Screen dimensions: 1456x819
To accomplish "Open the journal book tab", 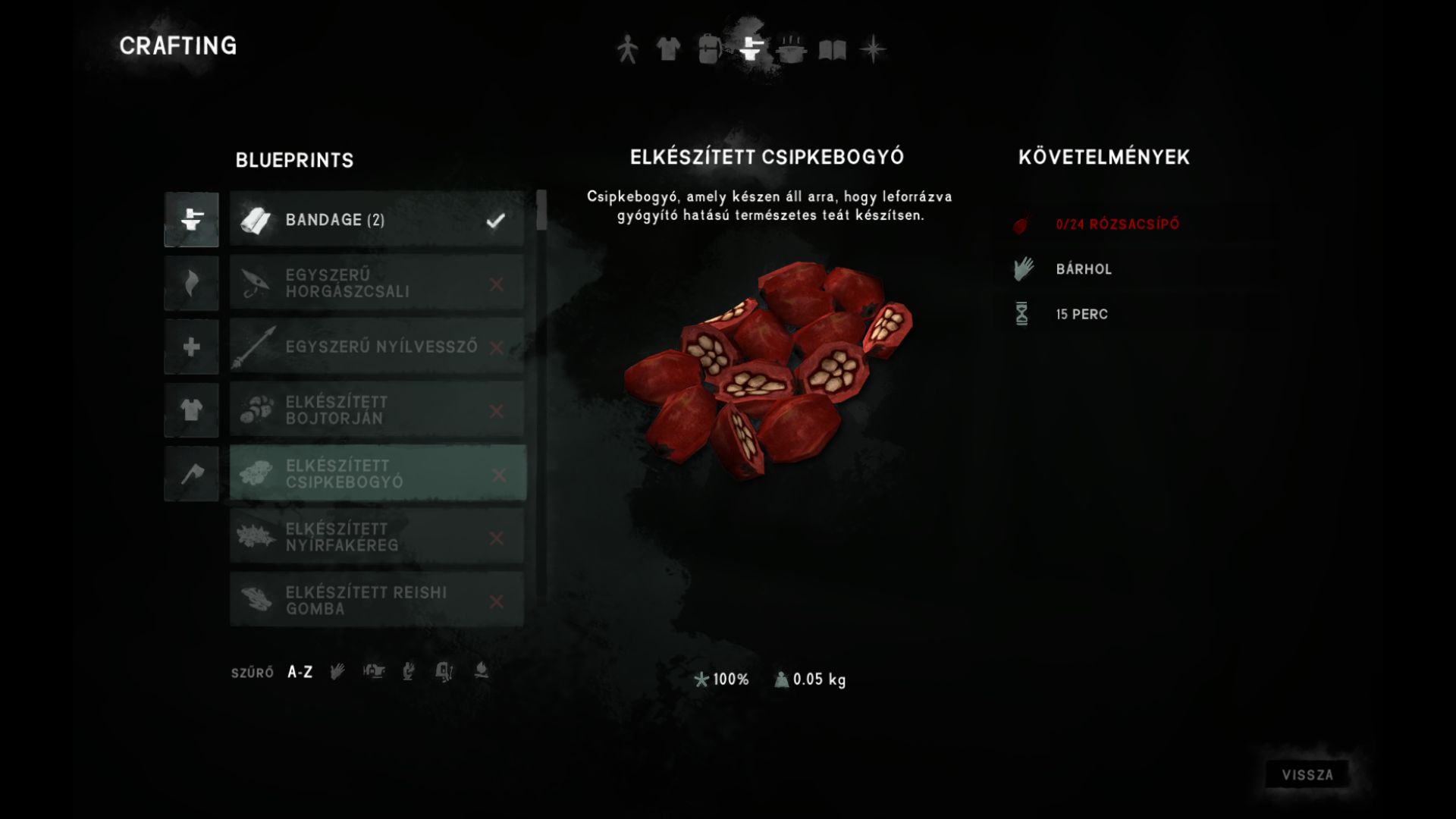I will pos(832,50).
